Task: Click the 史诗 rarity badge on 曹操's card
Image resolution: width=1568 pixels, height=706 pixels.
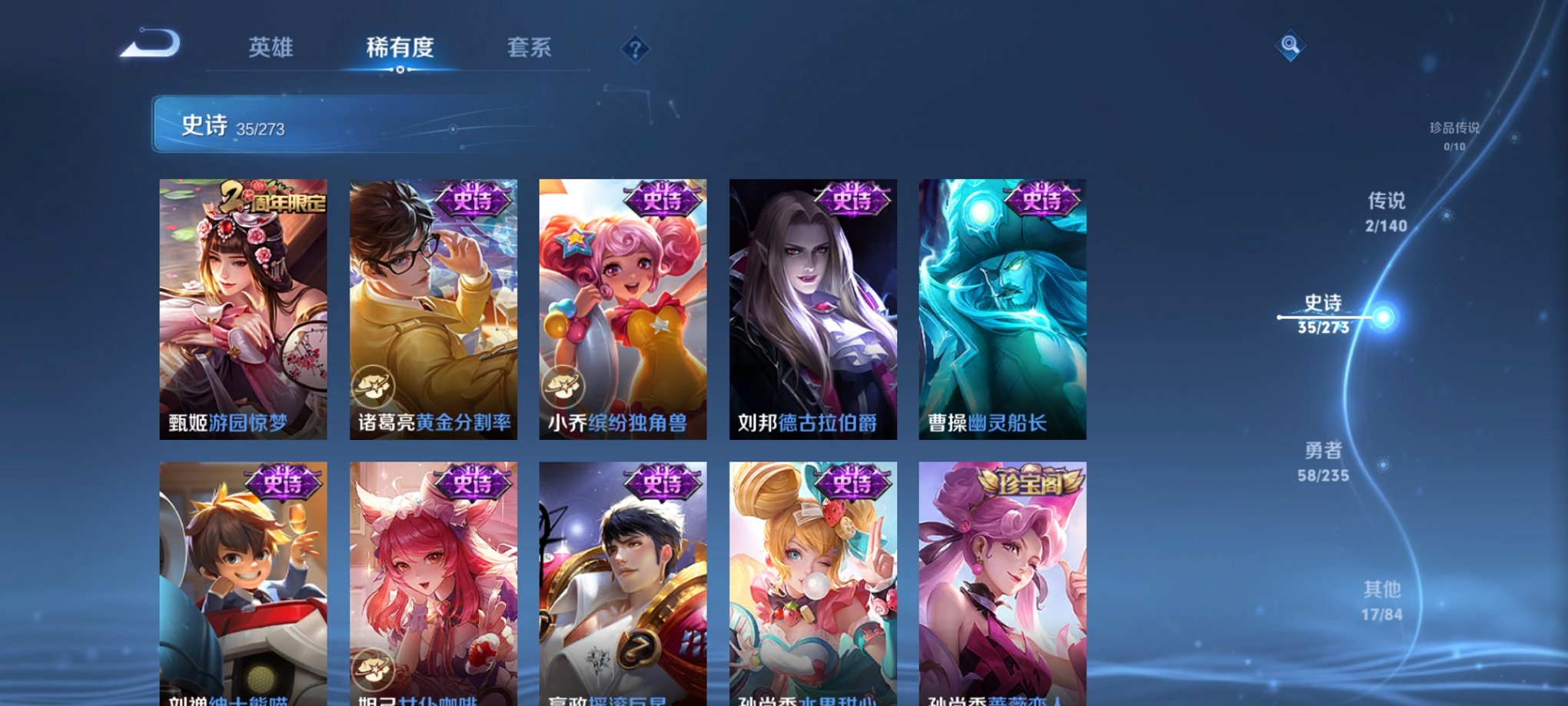Action: click(x=1041, y=201)
